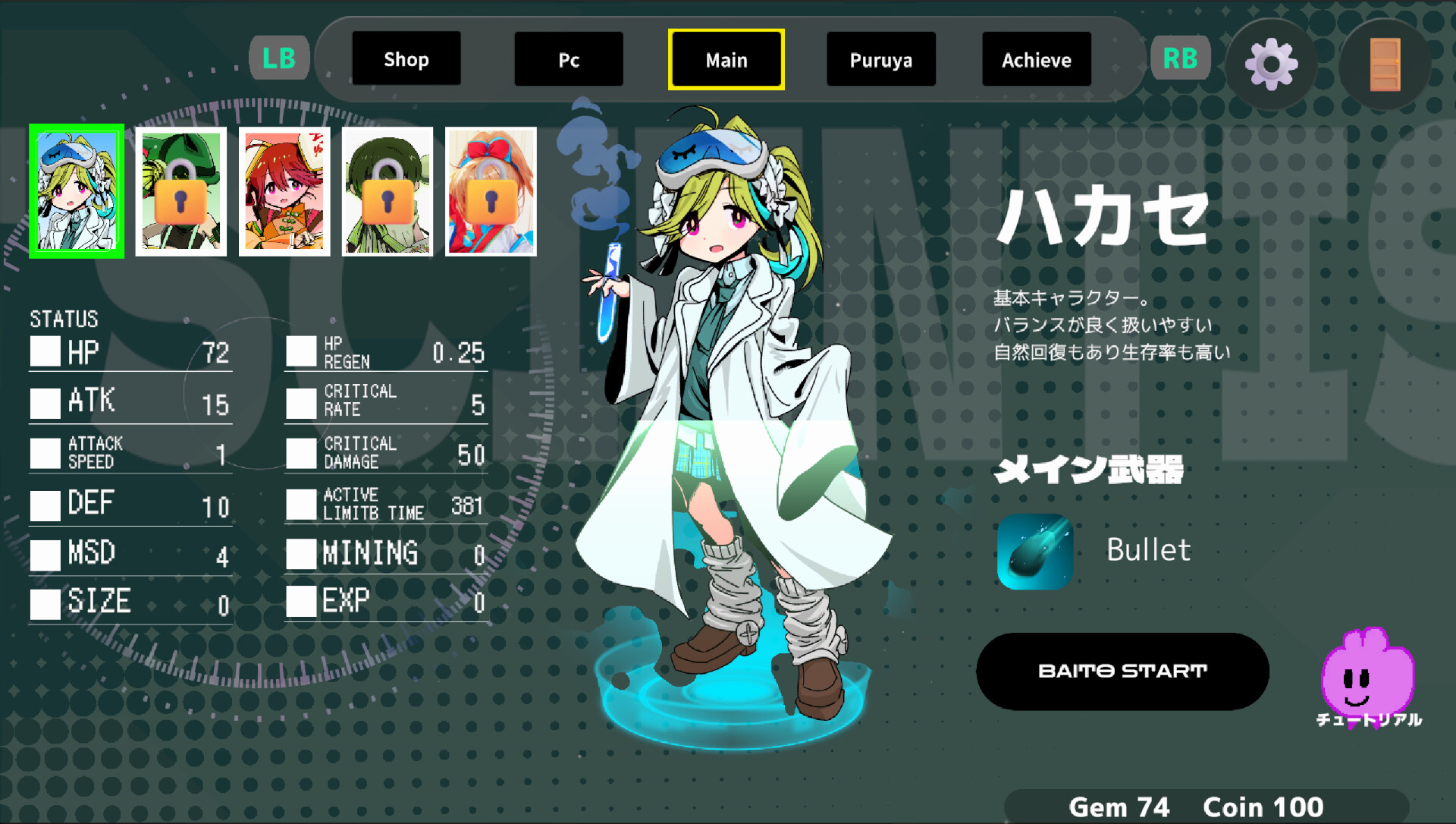1456x824 pixels.
Task: Switch to the Achieve tab
Action: pyautogui.click(x=1037, y=58)
